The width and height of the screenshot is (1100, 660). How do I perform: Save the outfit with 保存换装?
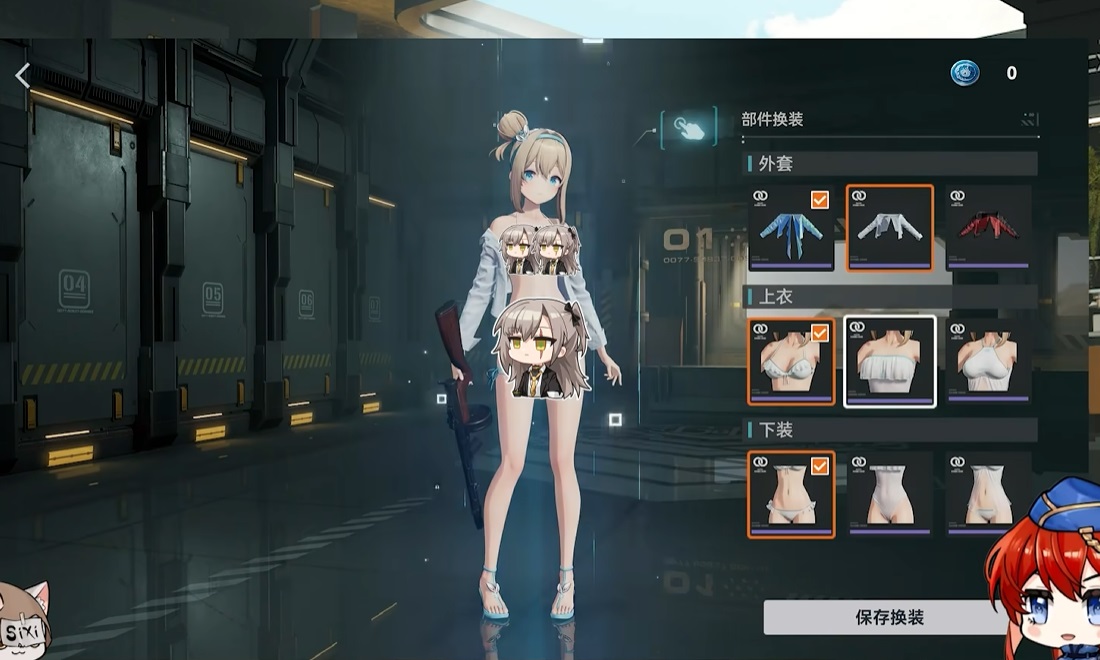(889, 617)
